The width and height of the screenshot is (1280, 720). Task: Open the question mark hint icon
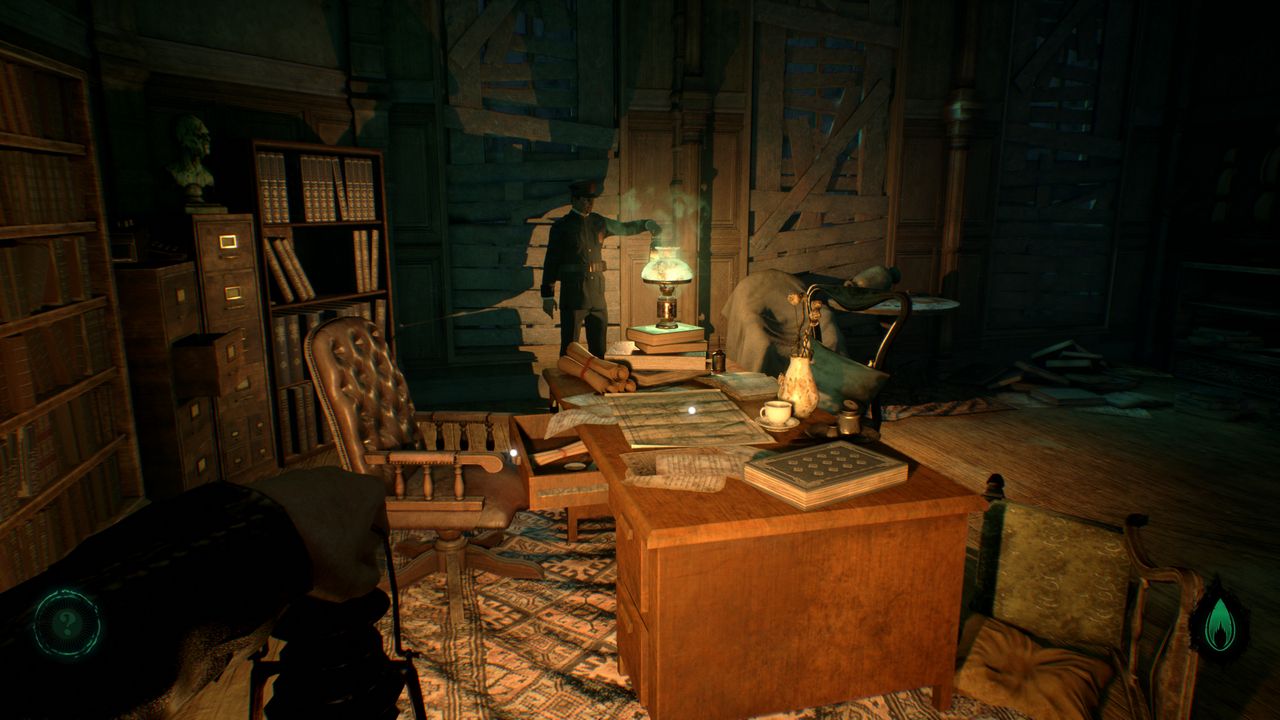pos(67,624)
